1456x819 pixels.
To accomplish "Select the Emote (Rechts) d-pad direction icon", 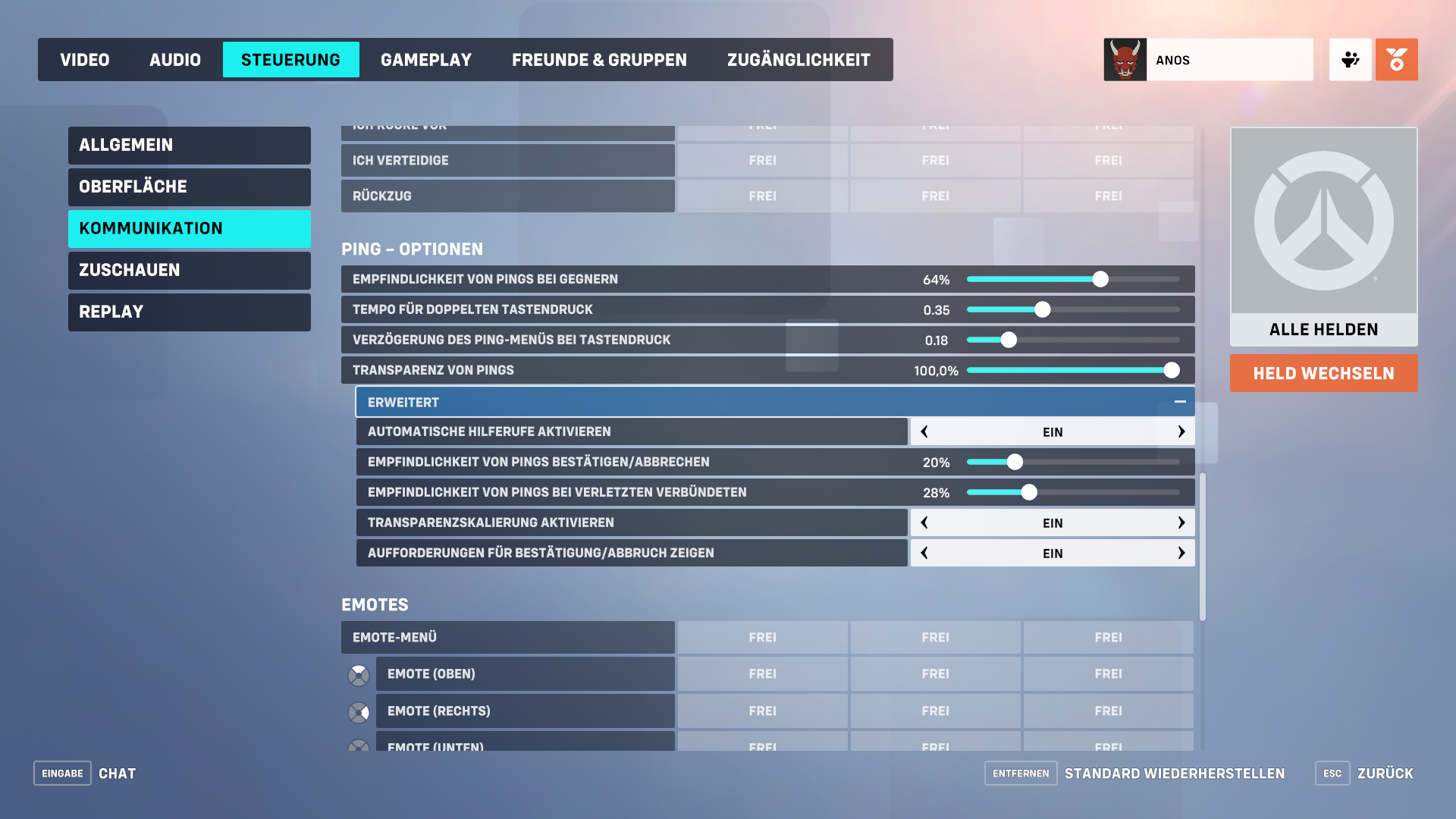I will coord(359,711).
